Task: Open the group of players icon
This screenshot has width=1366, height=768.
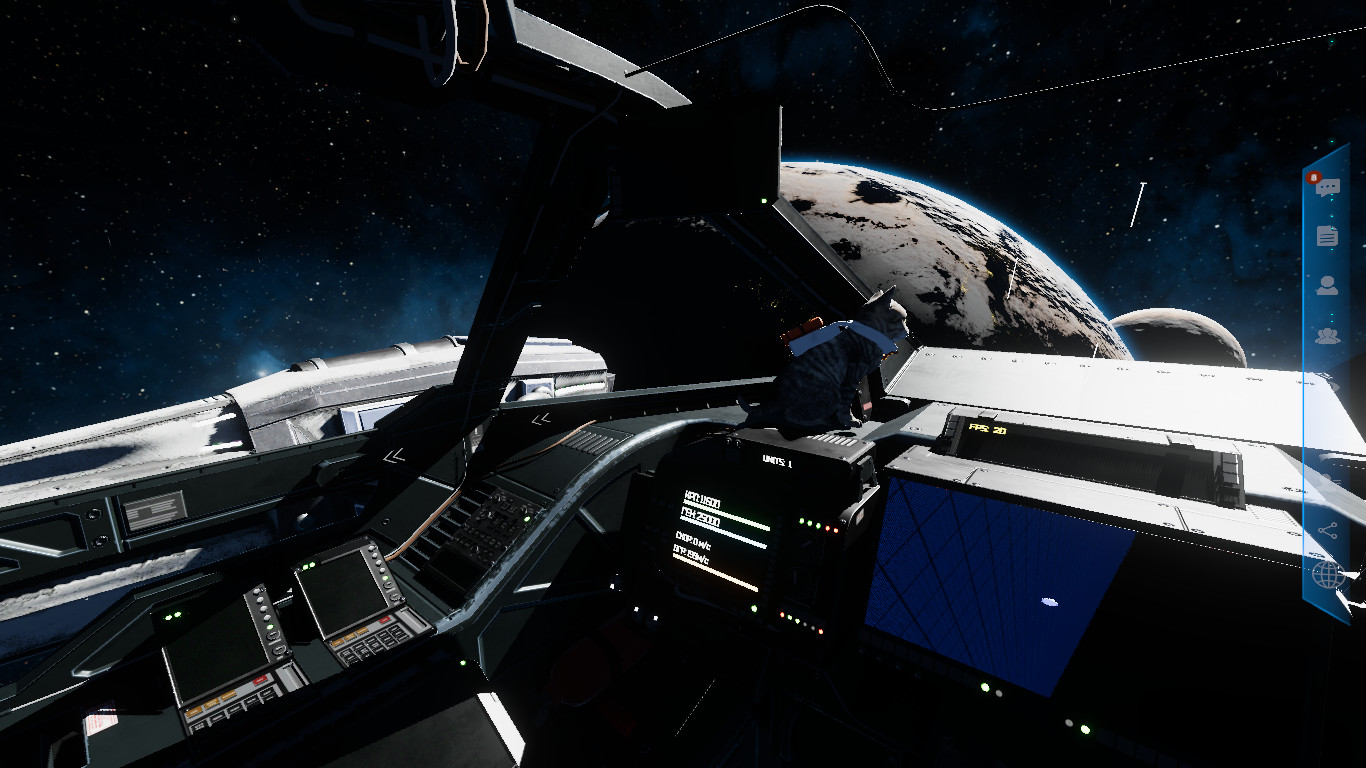Action: click(1327, 336)
